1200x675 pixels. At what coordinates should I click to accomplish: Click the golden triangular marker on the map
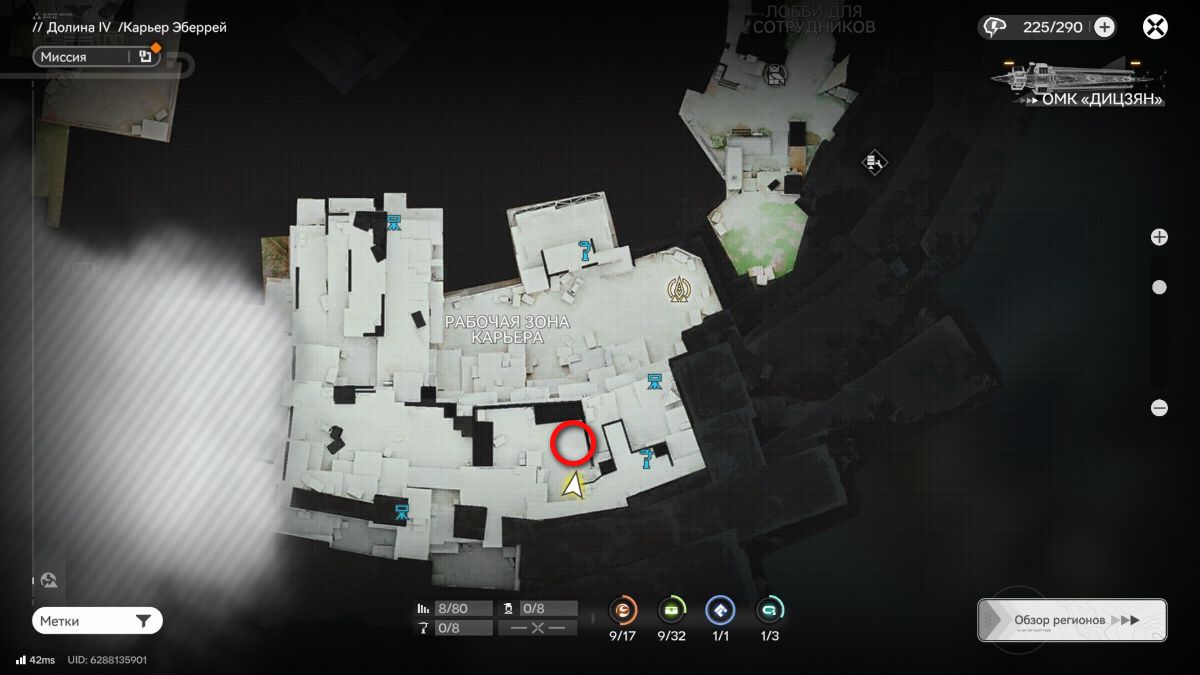click(681, 290)
